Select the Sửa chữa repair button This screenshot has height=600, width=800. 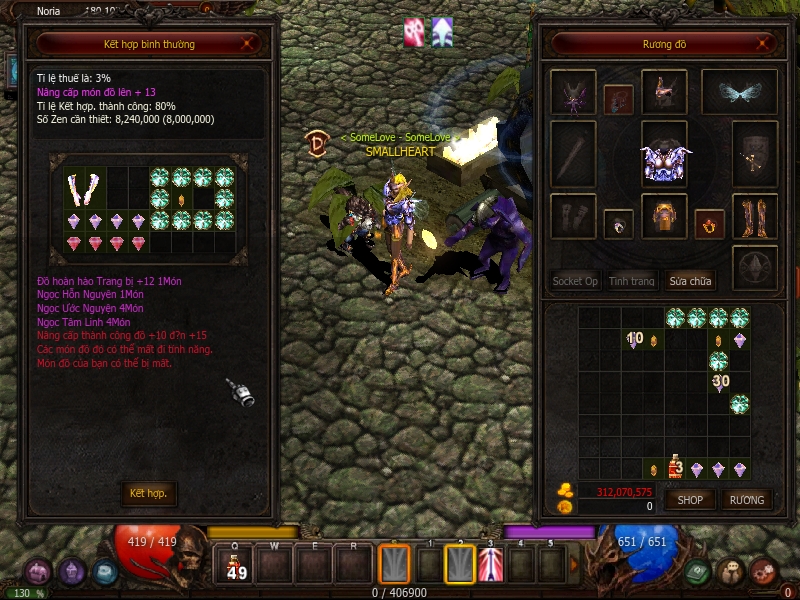coord(691,281)
